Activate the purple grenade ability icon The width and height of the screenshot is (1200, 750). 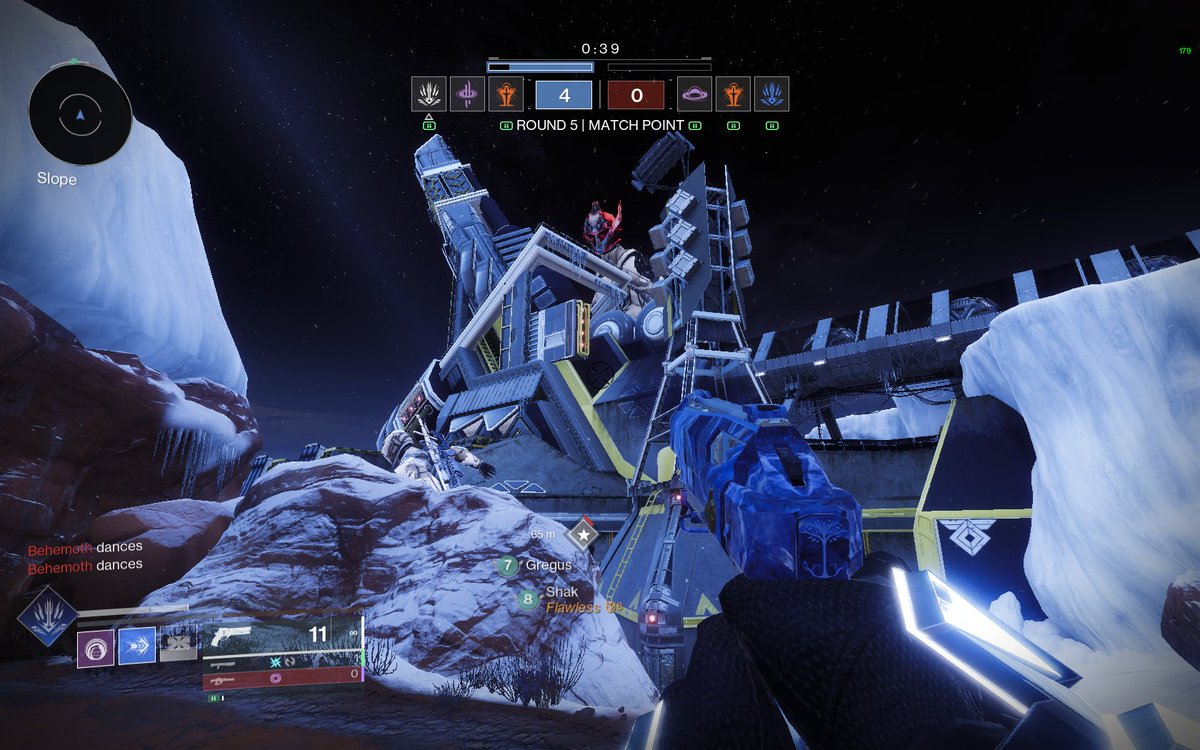[x=98, y=647]
